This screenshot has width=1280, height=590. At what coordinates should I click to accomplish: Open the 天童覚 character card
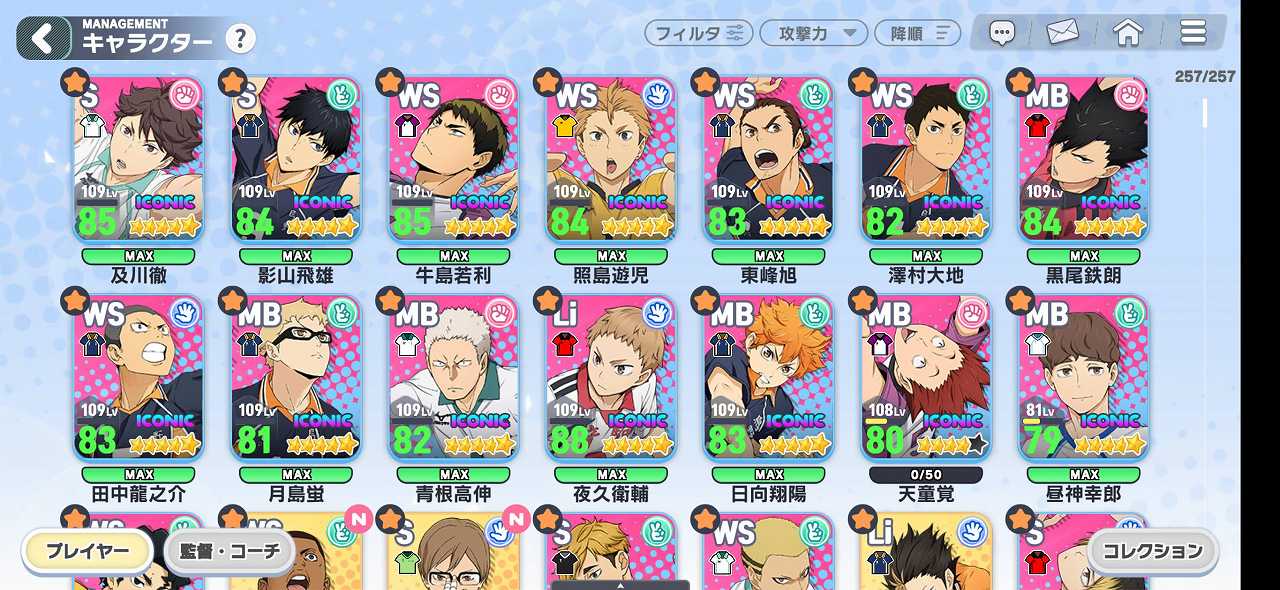(x=926, y=378)
